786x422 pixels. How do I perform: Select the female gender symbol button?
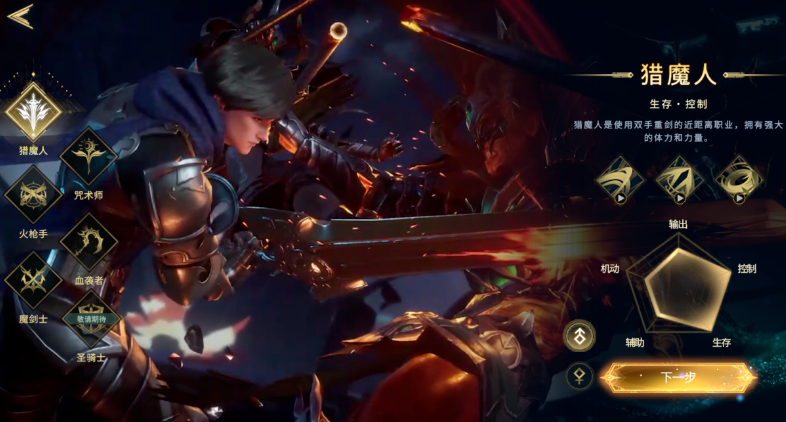(x=580, y=377)
